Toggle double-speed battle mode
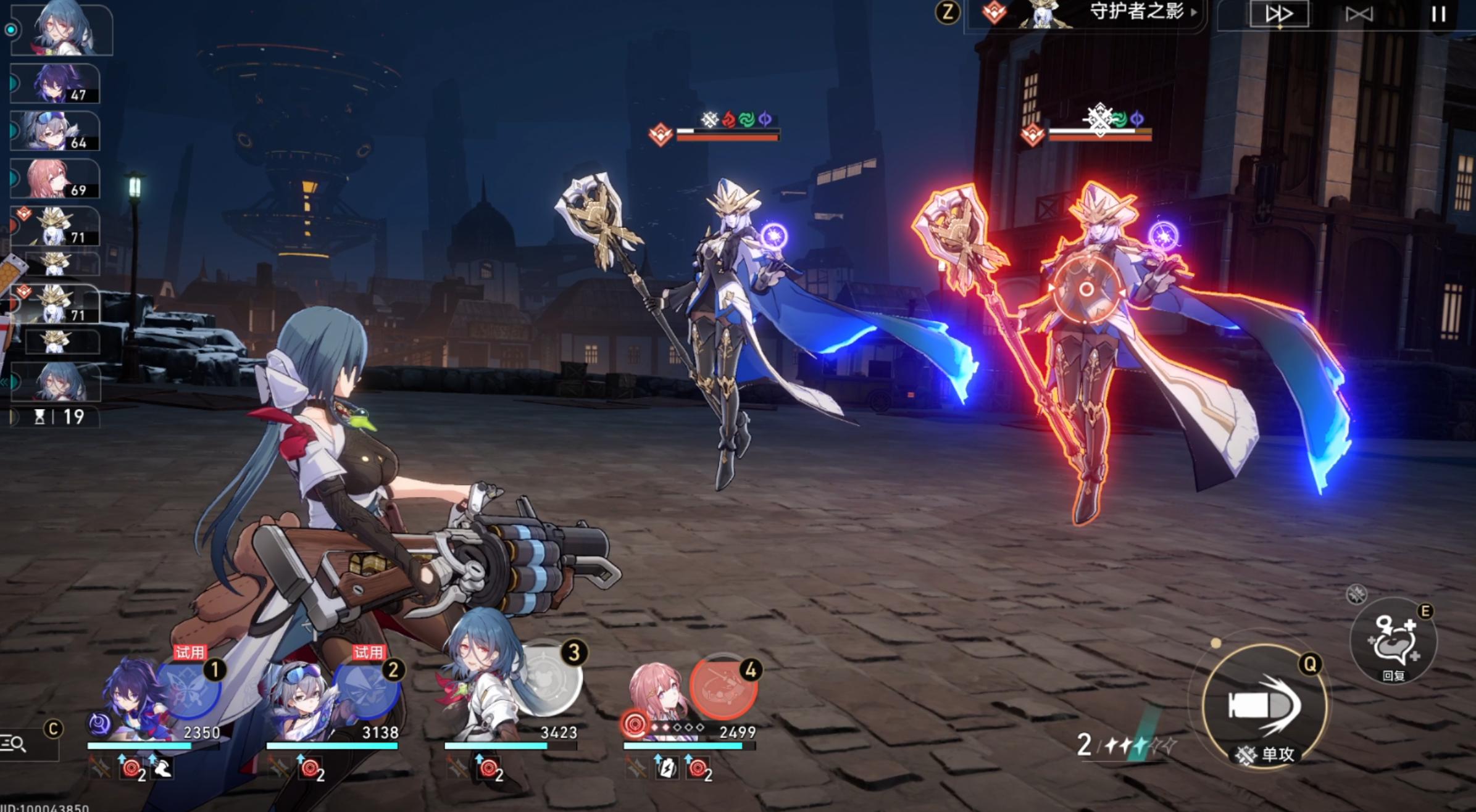The height and width of the screenshot is (812, 1476). pyautogui.click(x=1278, y=14)
